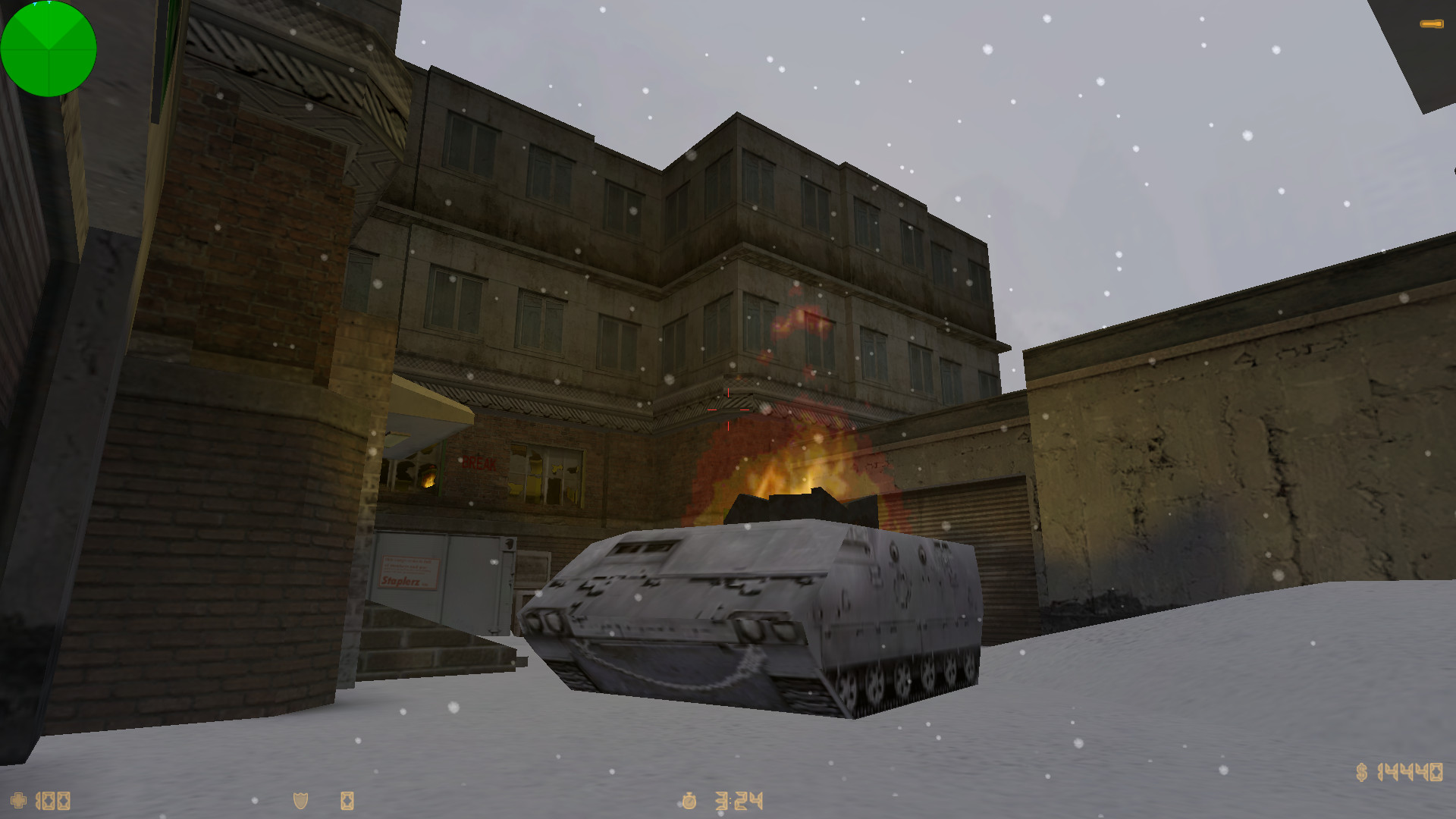Click the health value reading 100
The width and height of the screenshot is (1456, 819).
point(53,802)
